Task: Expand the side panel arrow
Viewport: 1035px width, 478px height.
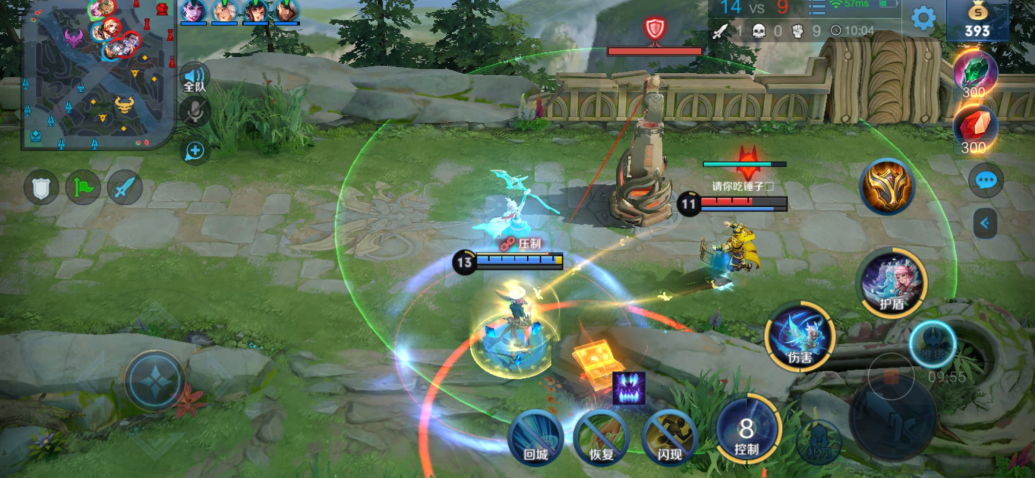Action: [x=986, y=223]
